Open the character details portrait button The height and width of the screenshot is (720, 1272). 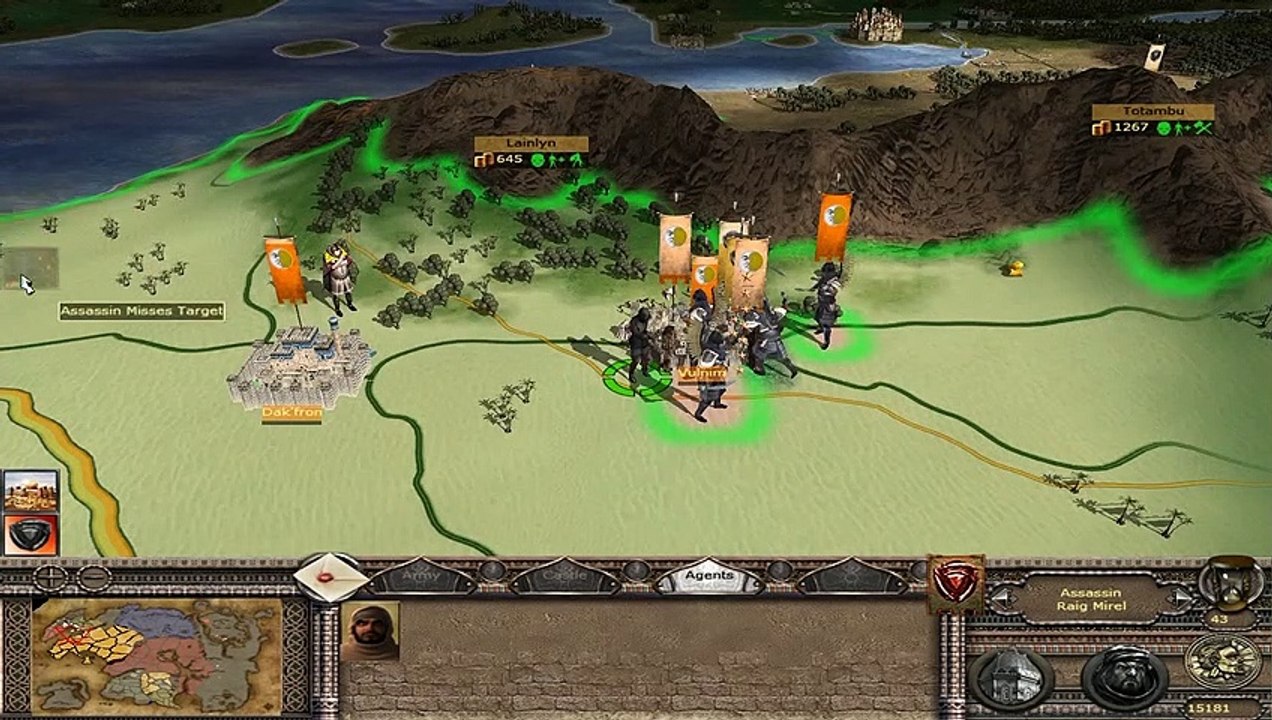tap(1125, 679)
